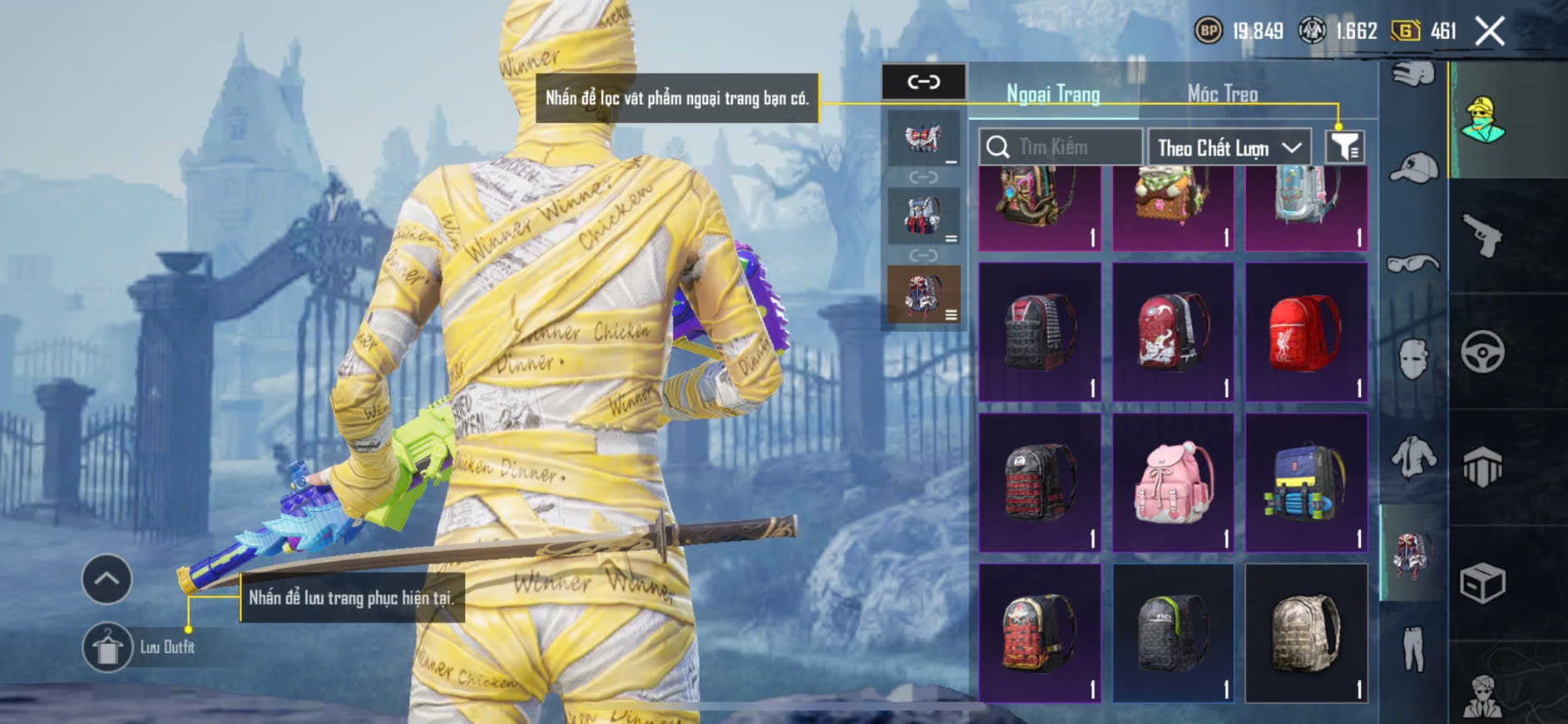
Task: Open the steering wheel vehicle category
Action: (x=1482, y=351)
